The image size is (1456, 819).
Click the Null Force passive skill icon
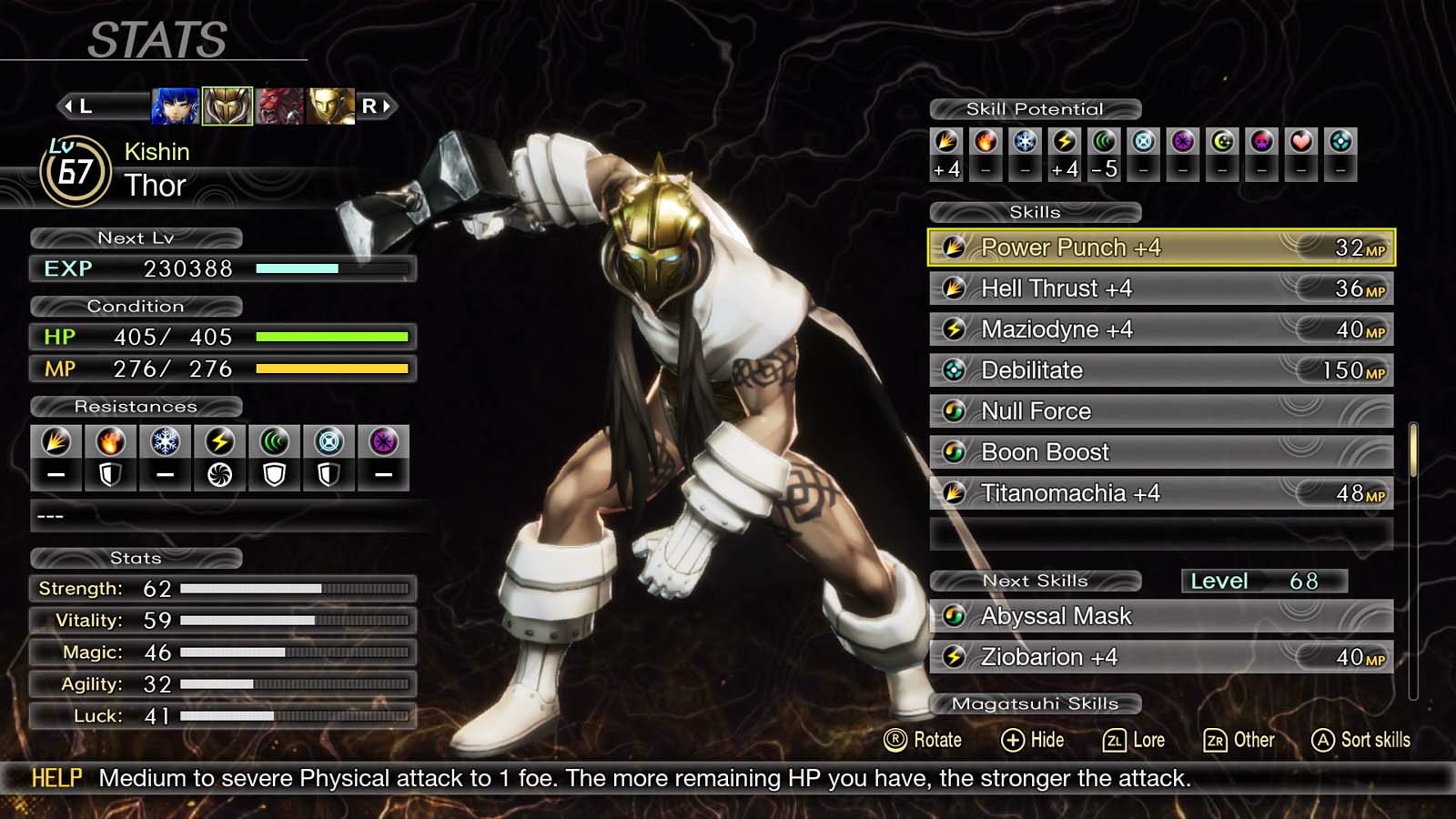click(954, 411)
